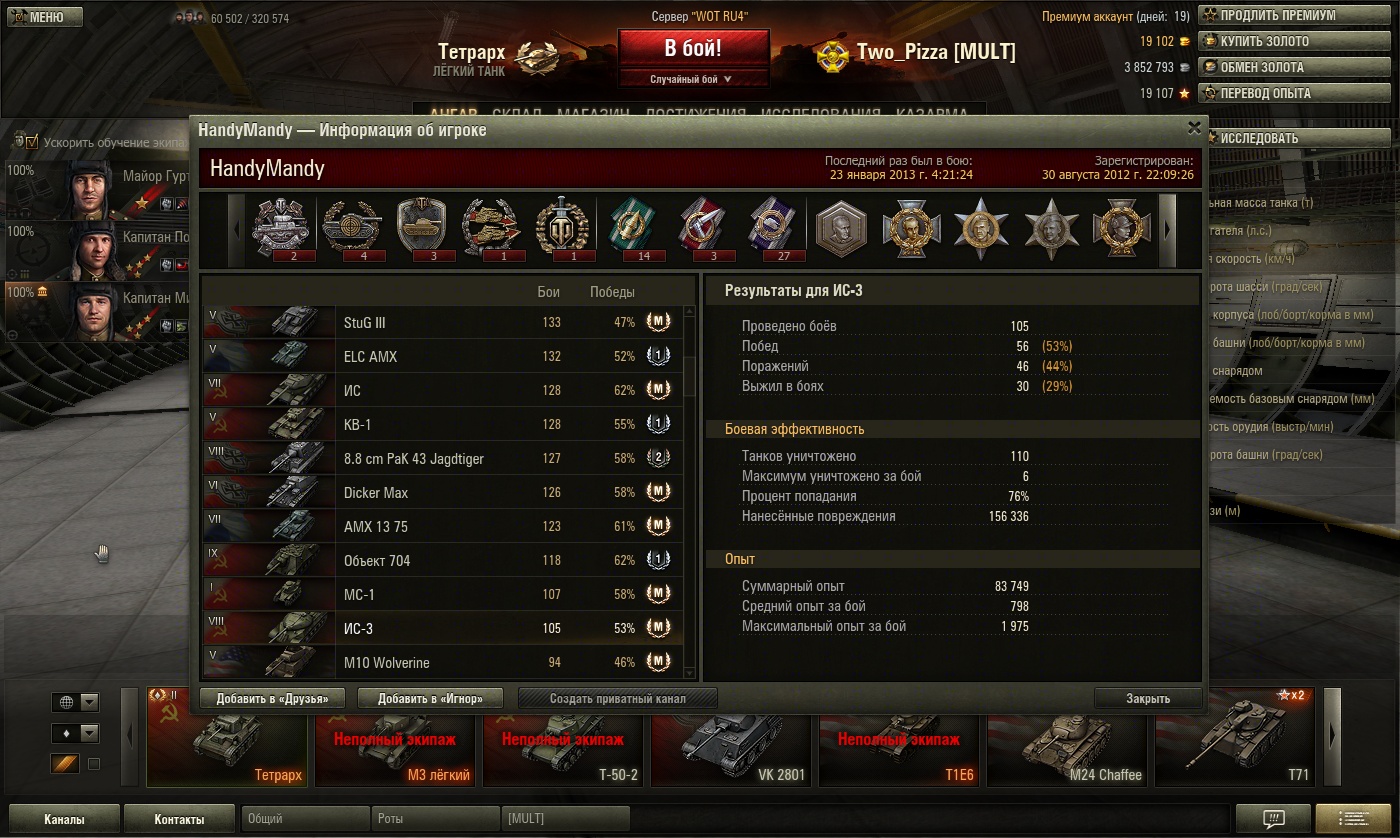Click the Закрыть button
The height and width of the screenshot is (838, 1400).
[1147, 698]
